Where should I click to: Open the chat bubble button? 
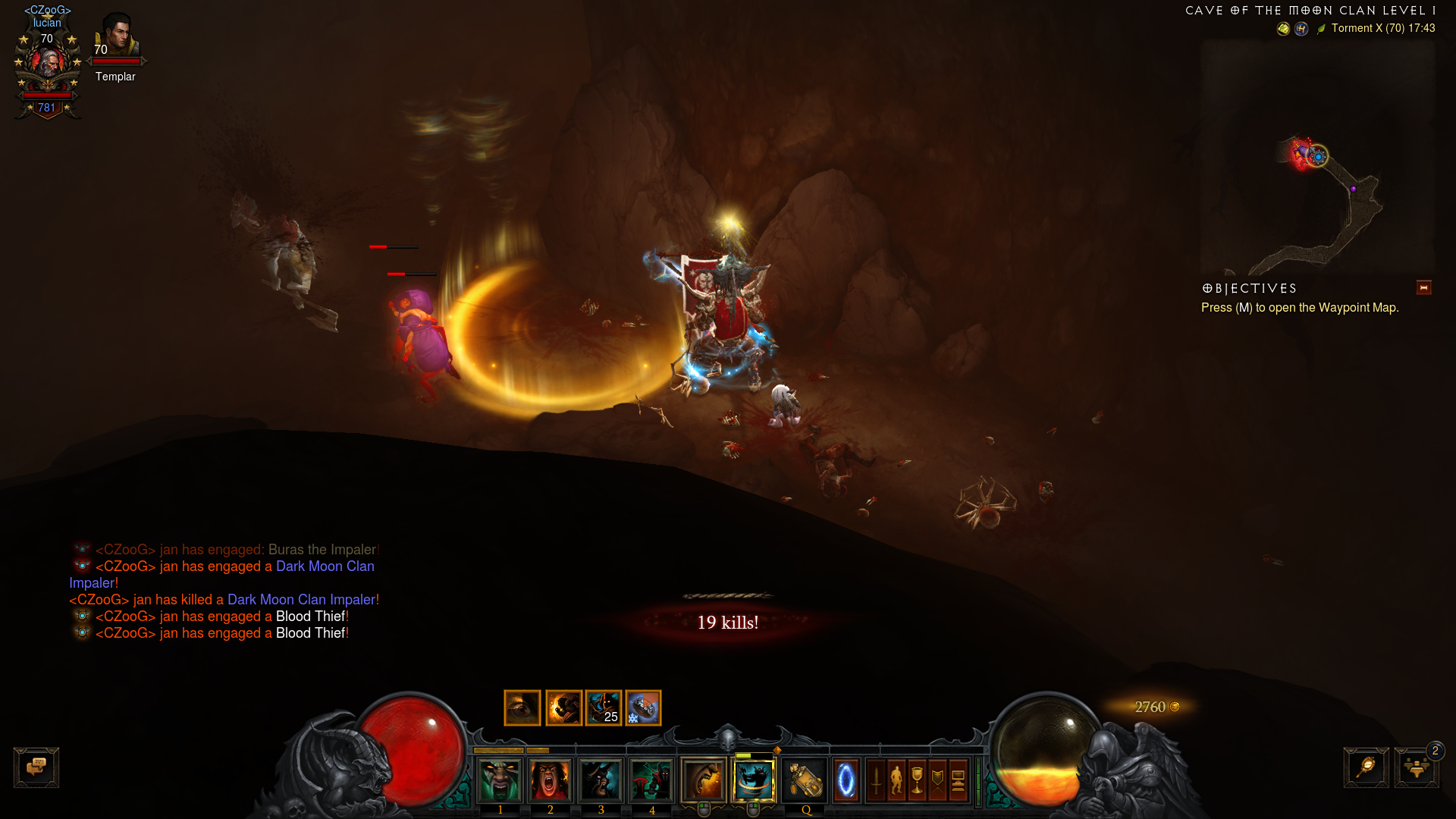pyautogui.click(x=36, y=767)
